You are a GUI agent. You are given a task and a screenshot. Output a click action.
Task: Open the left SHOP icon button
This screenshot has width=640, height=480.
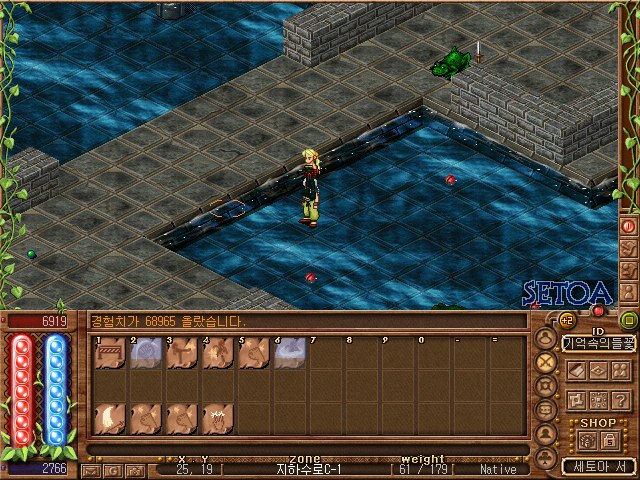tap(585, 440)
